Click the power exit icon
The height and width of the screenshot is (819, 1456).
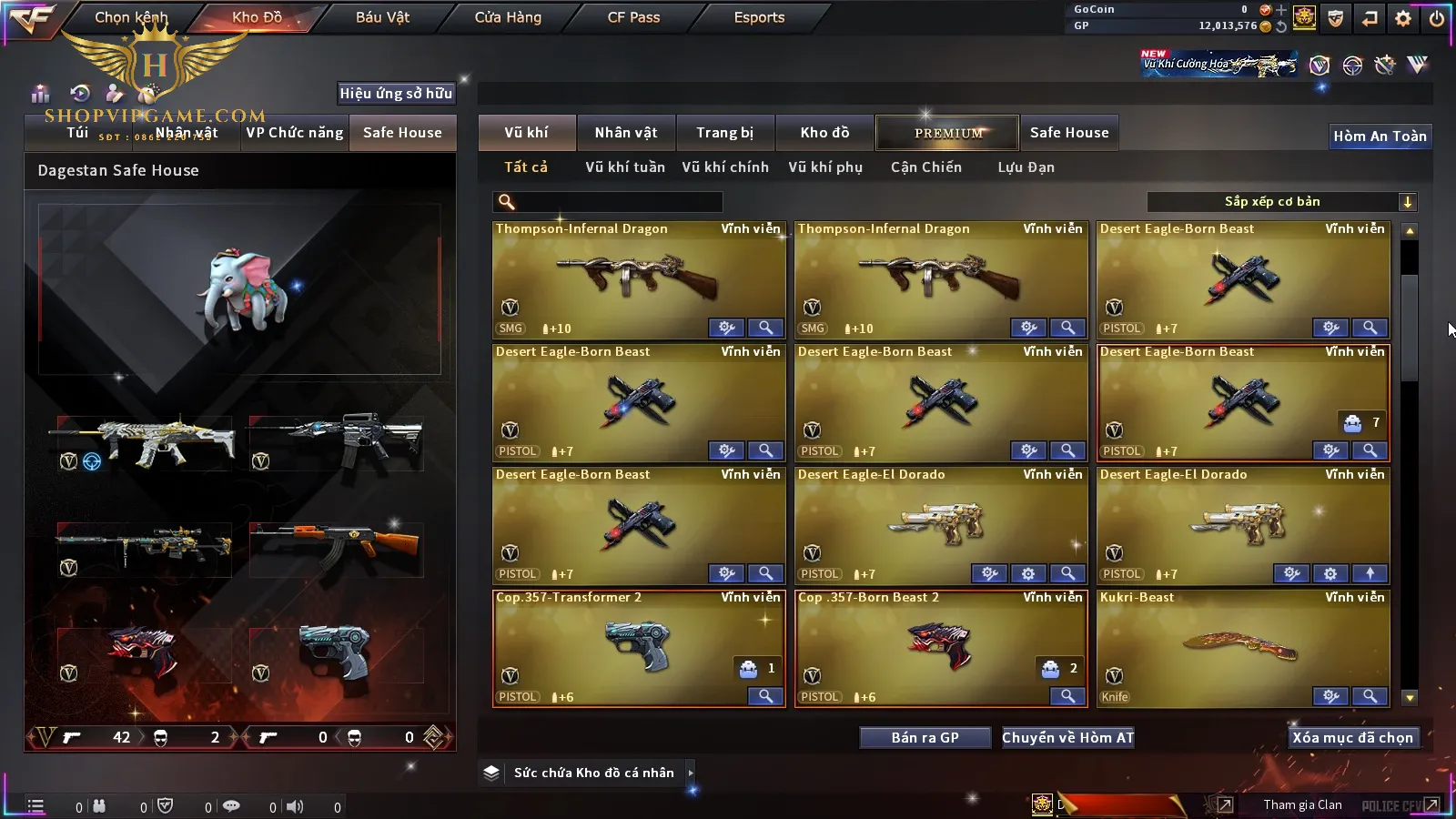pyautogui.click(x=1437, y=18)
